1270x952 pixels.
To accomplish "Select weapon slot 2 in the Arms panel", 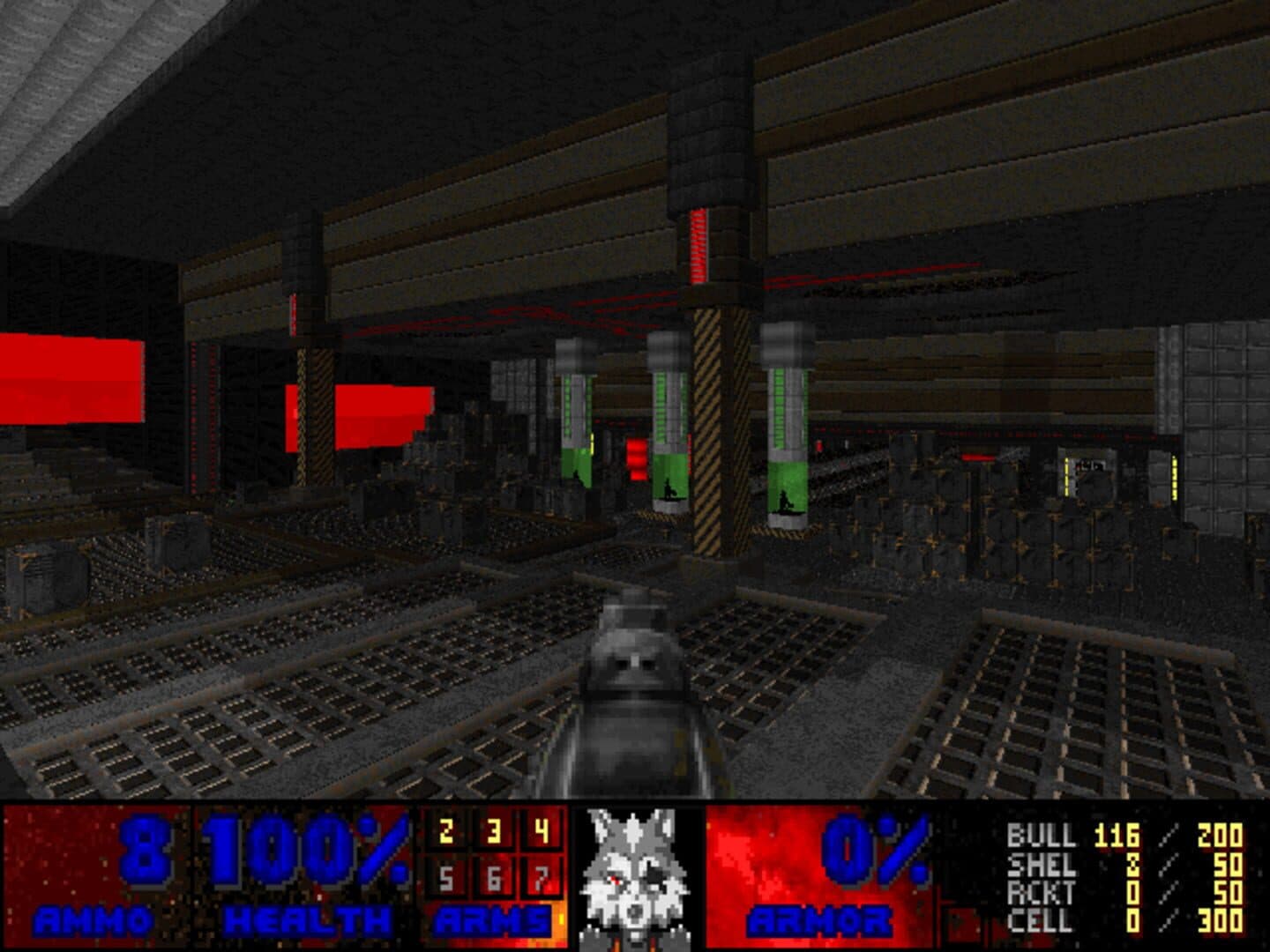I will 445,832.
